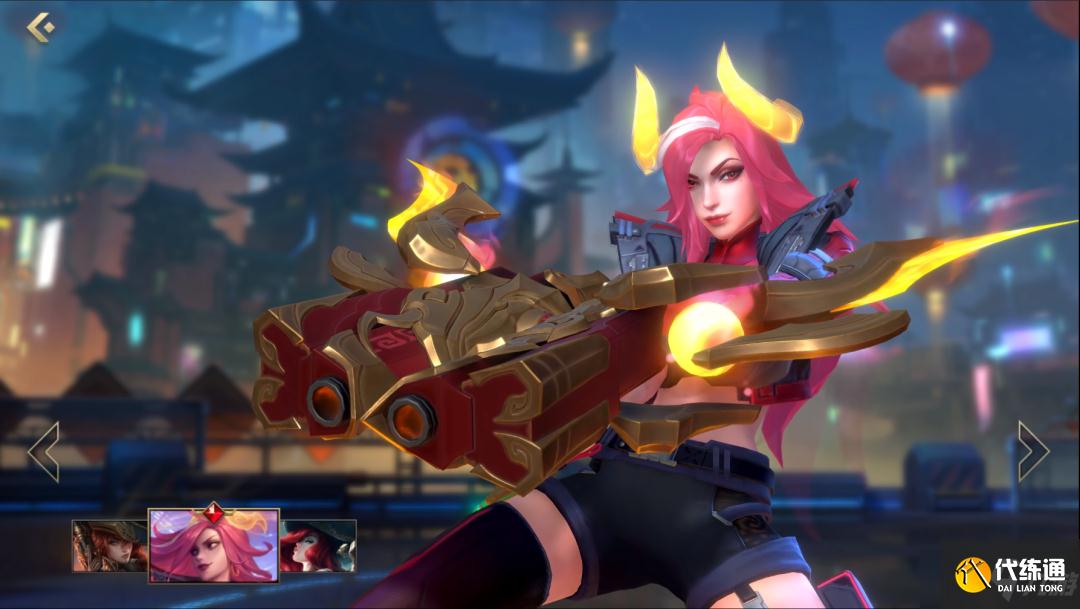Show the next skin with the right arrow

[x=1033, y=451]
